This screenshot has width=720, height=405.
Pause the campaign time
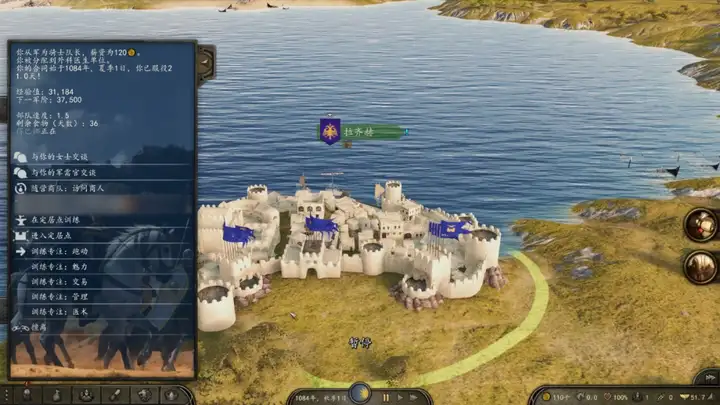pyautogui.click(x=386, y=397)
